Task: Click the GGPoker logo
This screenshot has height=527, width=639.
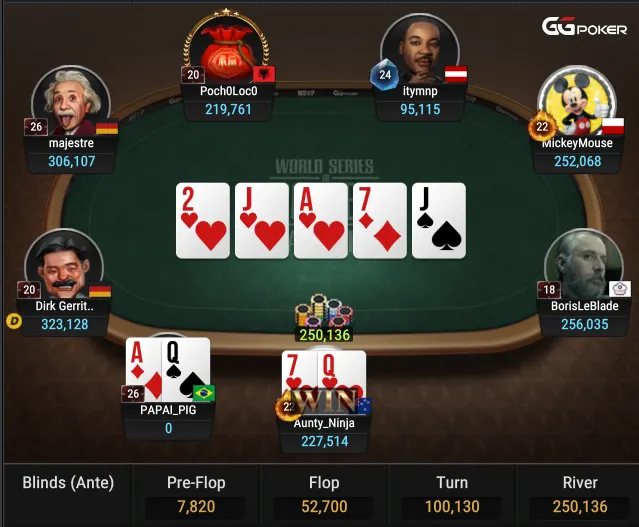Action: click(585, 27)
